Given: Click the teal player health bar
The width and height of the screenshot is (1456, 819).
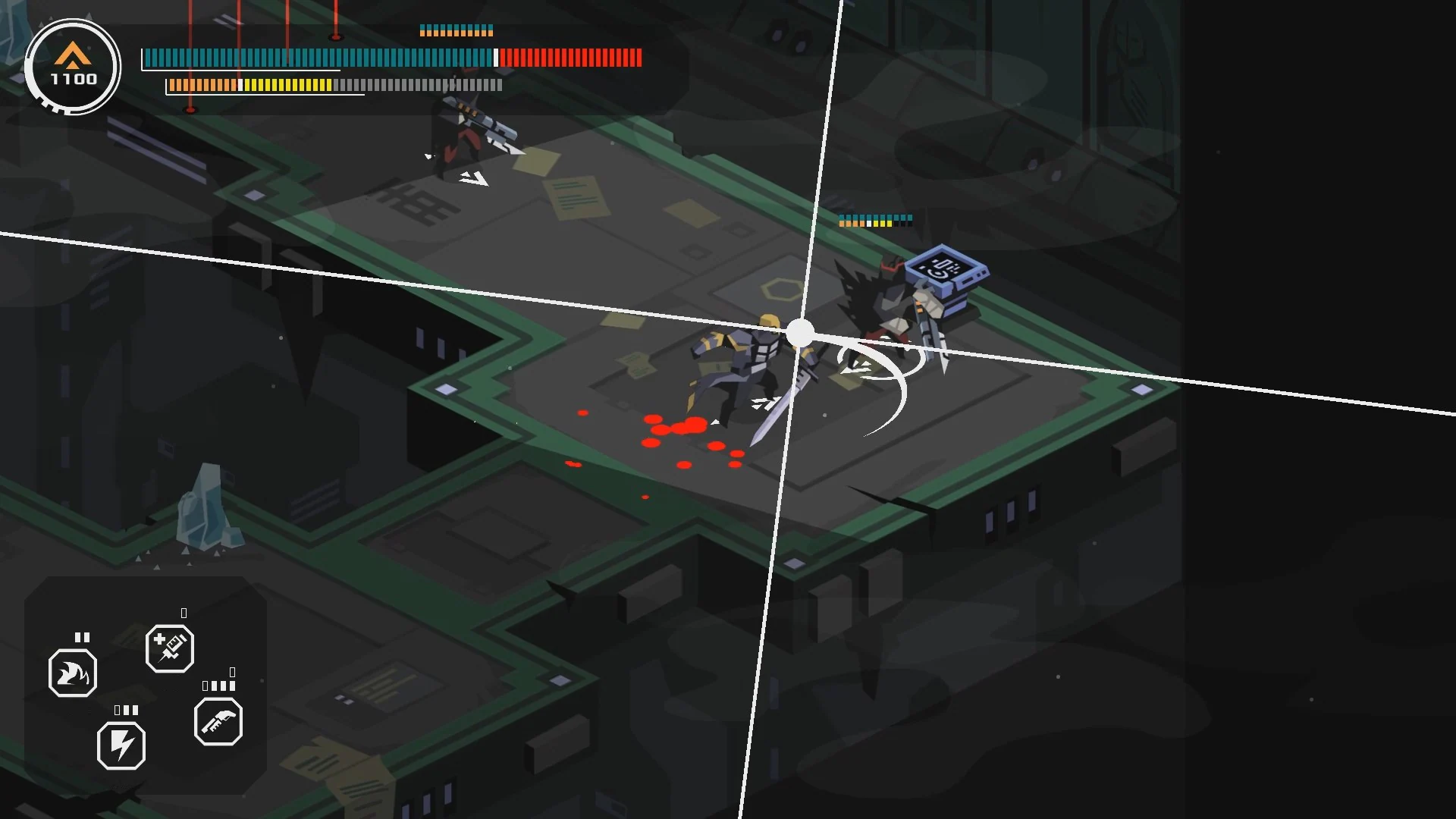Looking at the screenshot, I should [x=318, y=56].
